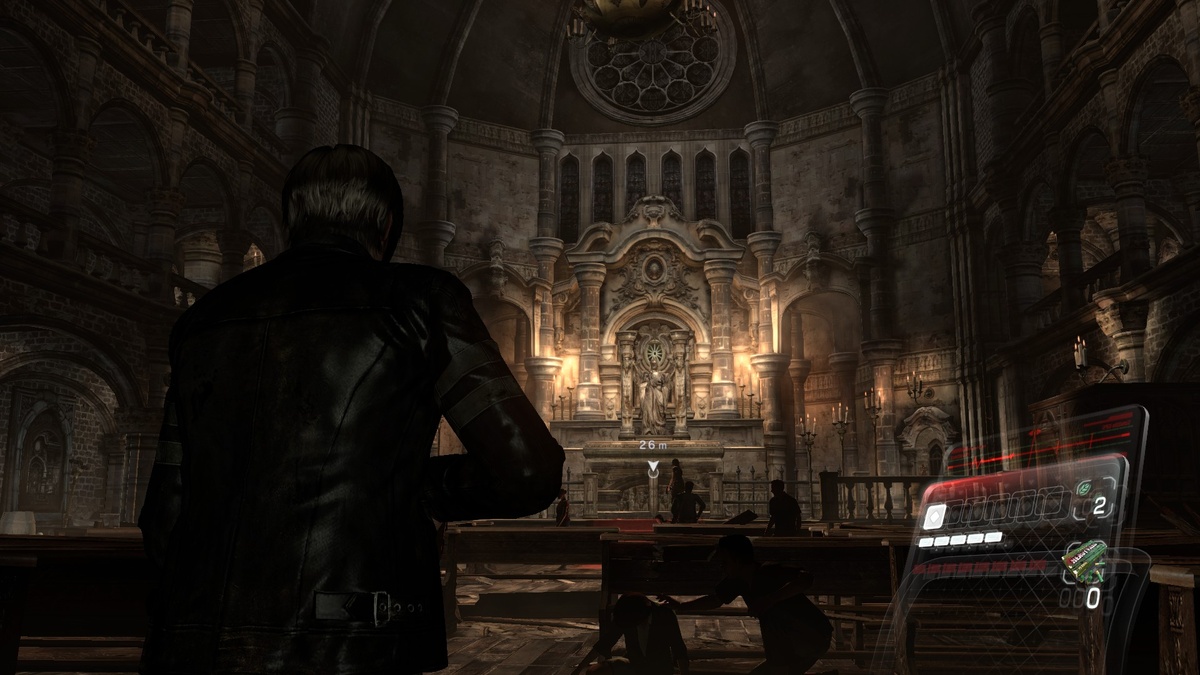Viewport: 1200px width, 675px height.
Task: Click the shotgun shells ammo box icon
Action: tap(1085, 562)
